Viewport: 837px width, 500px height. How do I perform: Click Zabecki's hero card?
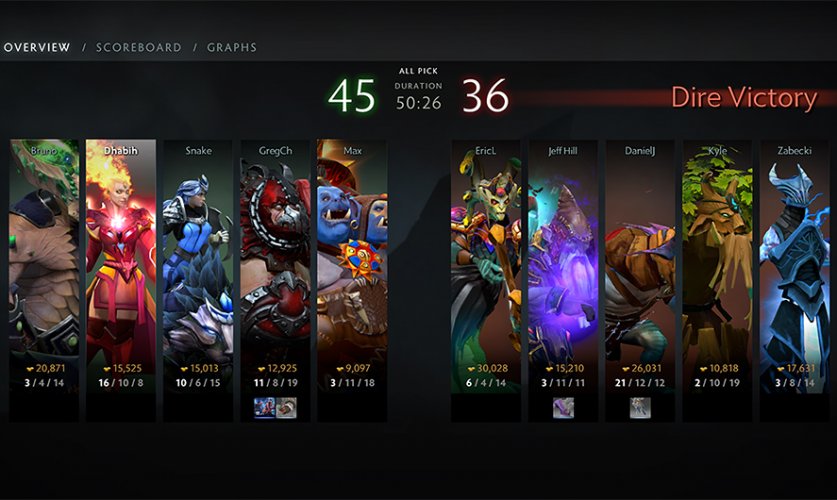(x=794, y=260)
